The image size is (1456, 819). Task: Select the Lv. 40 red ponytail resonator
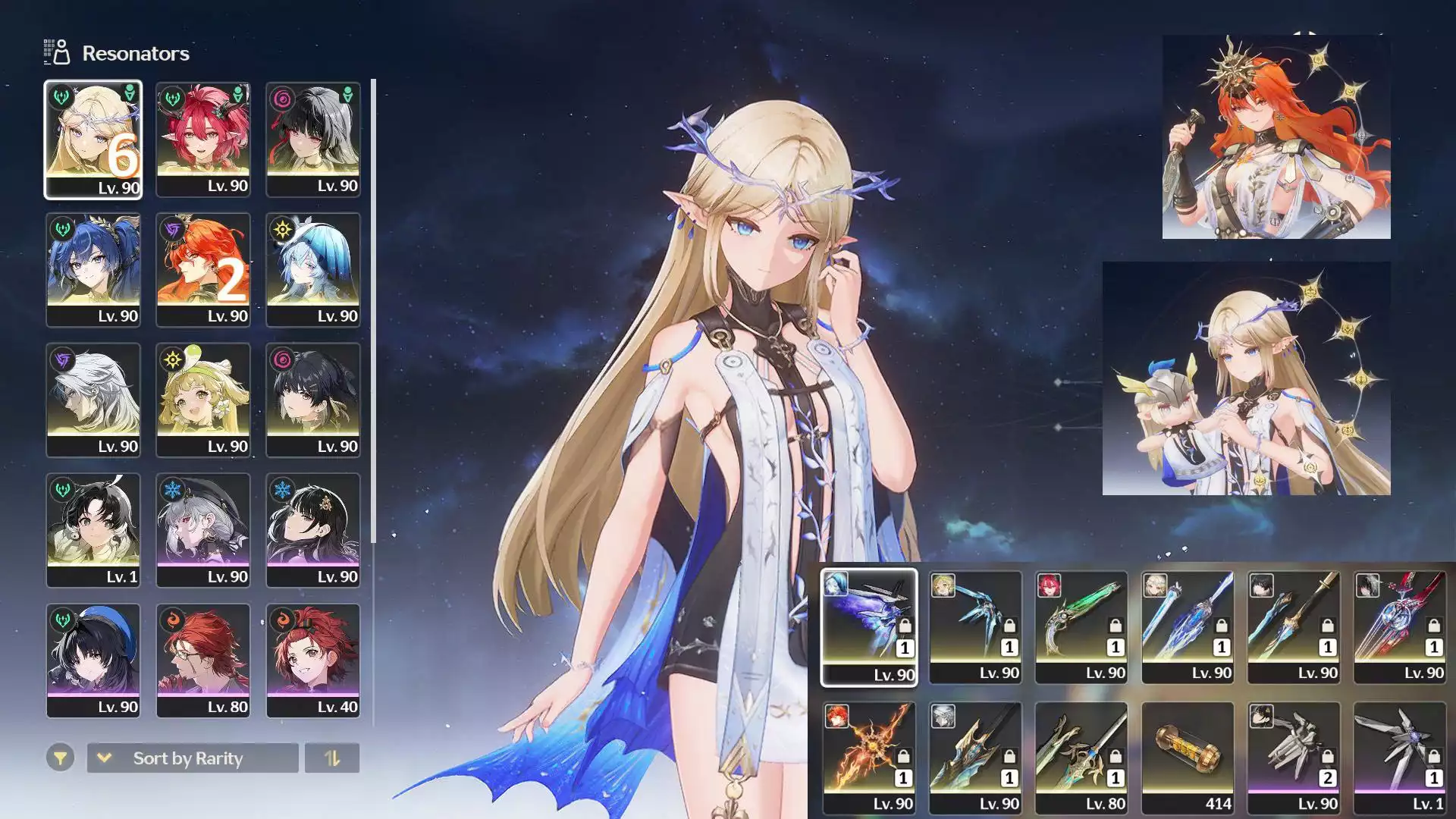[x=313, y=661]
